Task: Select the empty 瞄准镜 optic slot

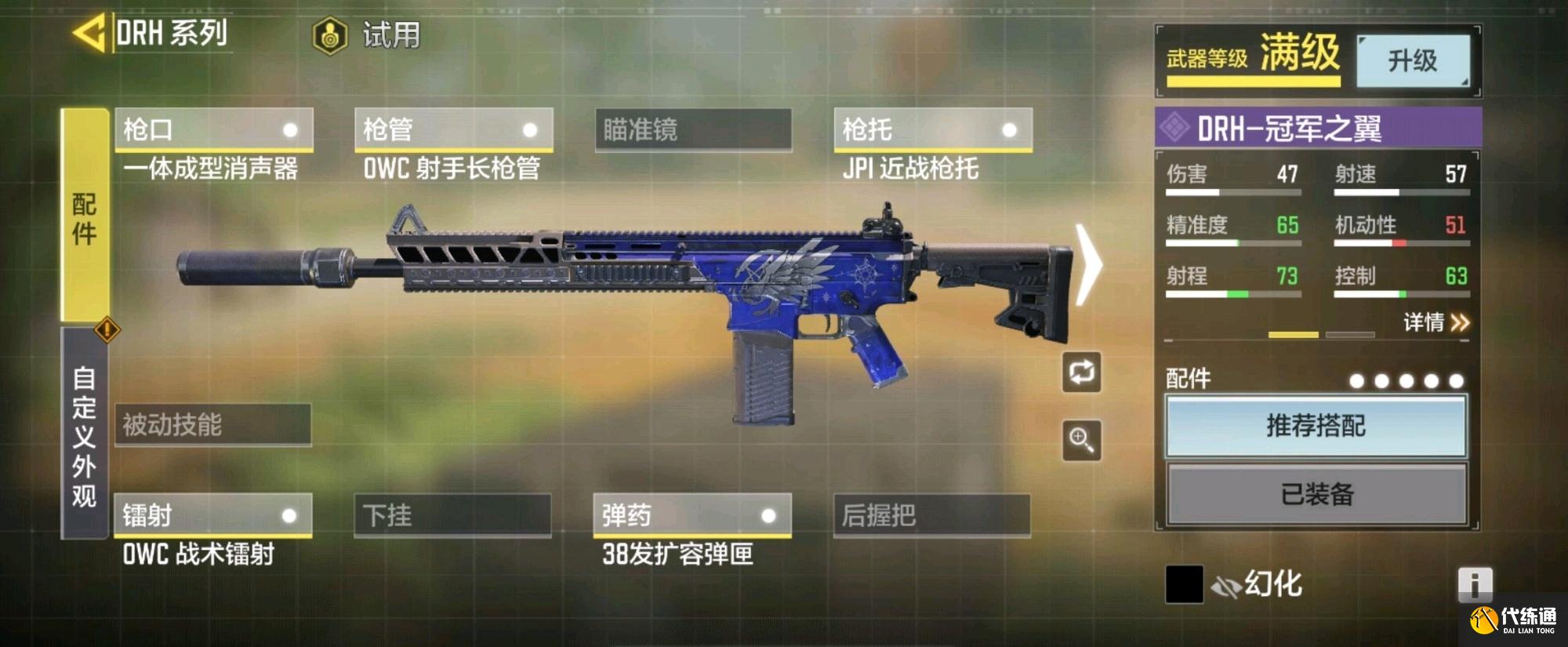Action: point(693,129)
